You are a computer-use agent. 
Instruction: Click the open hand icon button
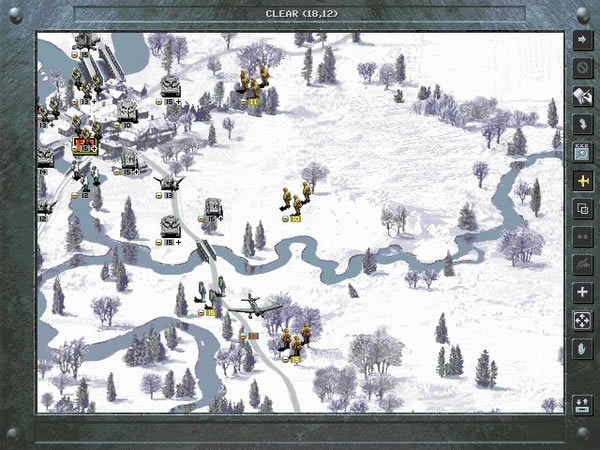tap(582, 348)
